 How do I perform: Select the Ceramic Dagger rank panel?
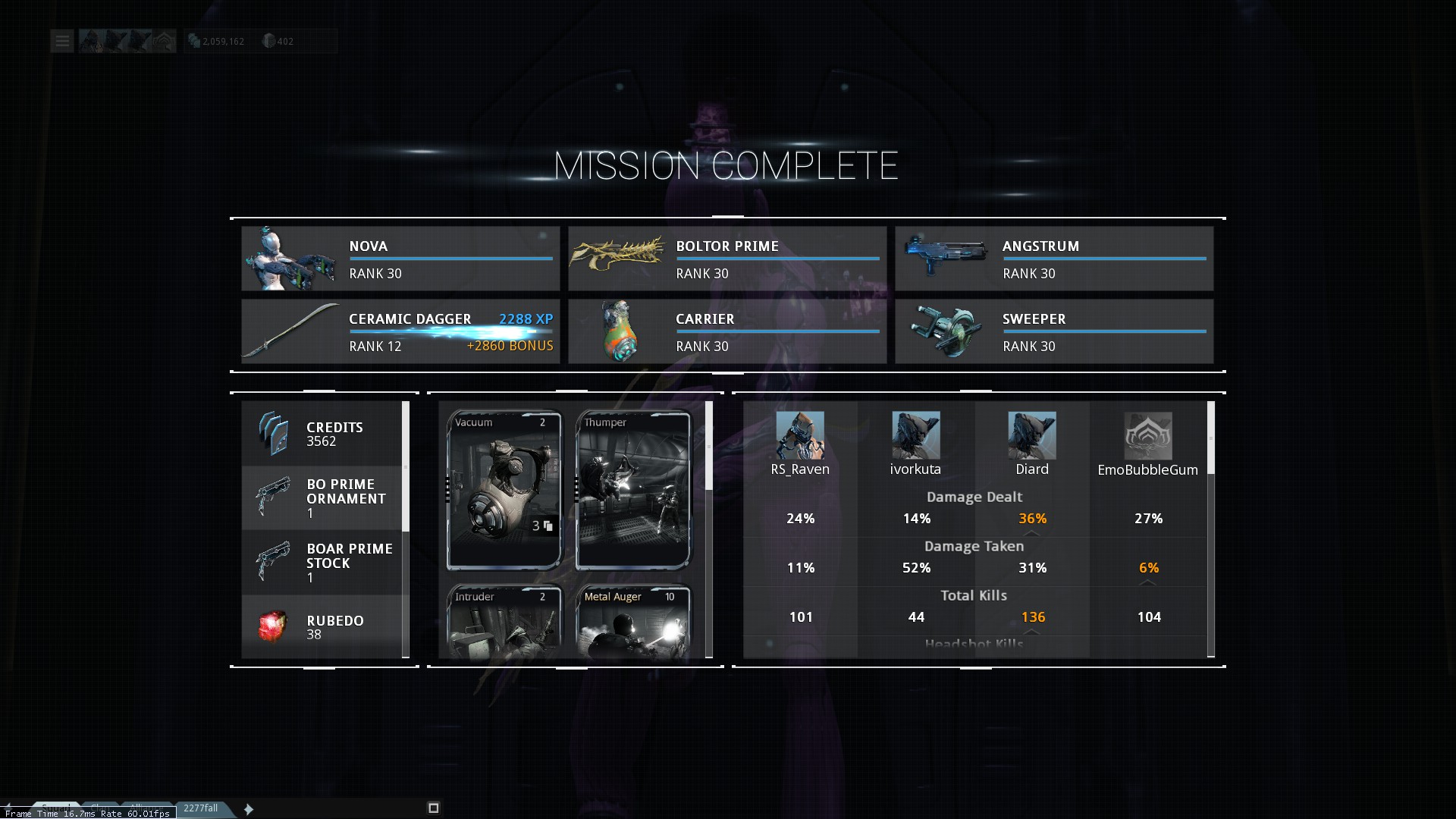pyautogui.click(x=400, y=331)
